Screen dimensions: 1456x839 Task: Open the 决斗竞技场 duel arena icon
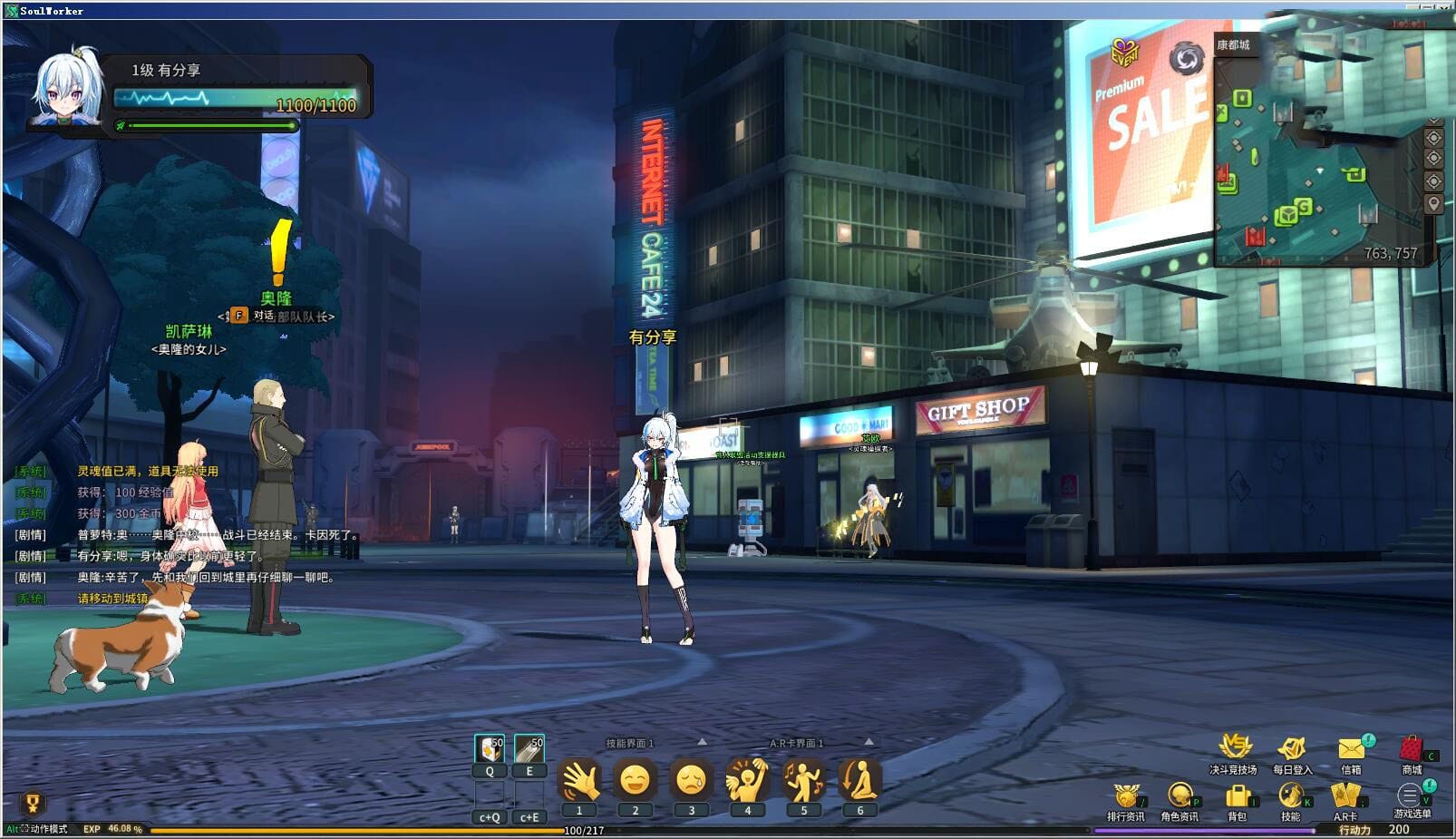click(1234, 748)
